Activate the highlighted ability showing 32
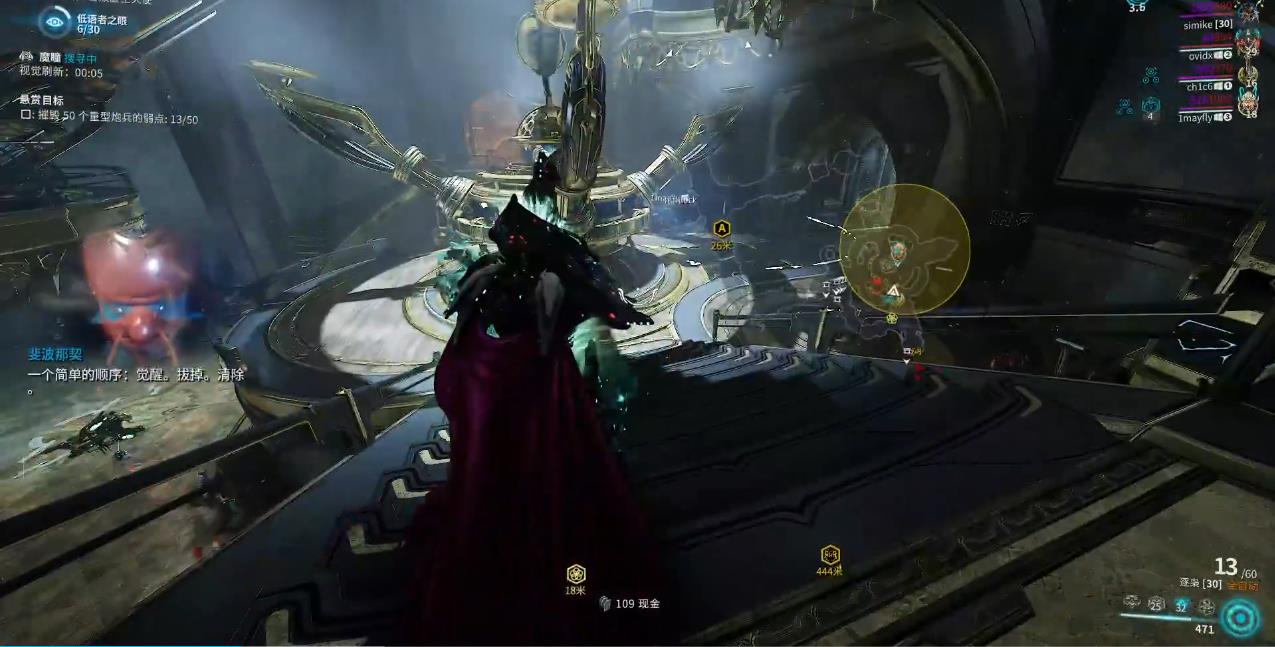The image size is (1275, 647). [x=1181, y=604]
